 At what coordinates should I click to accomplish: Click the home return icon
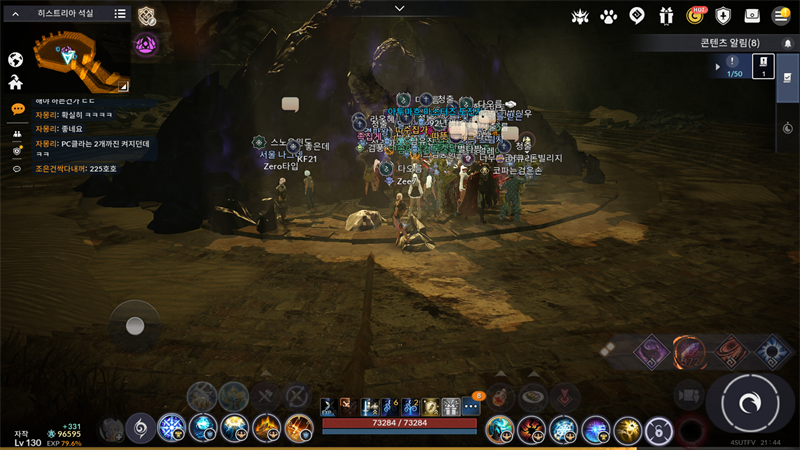point(16,83)
